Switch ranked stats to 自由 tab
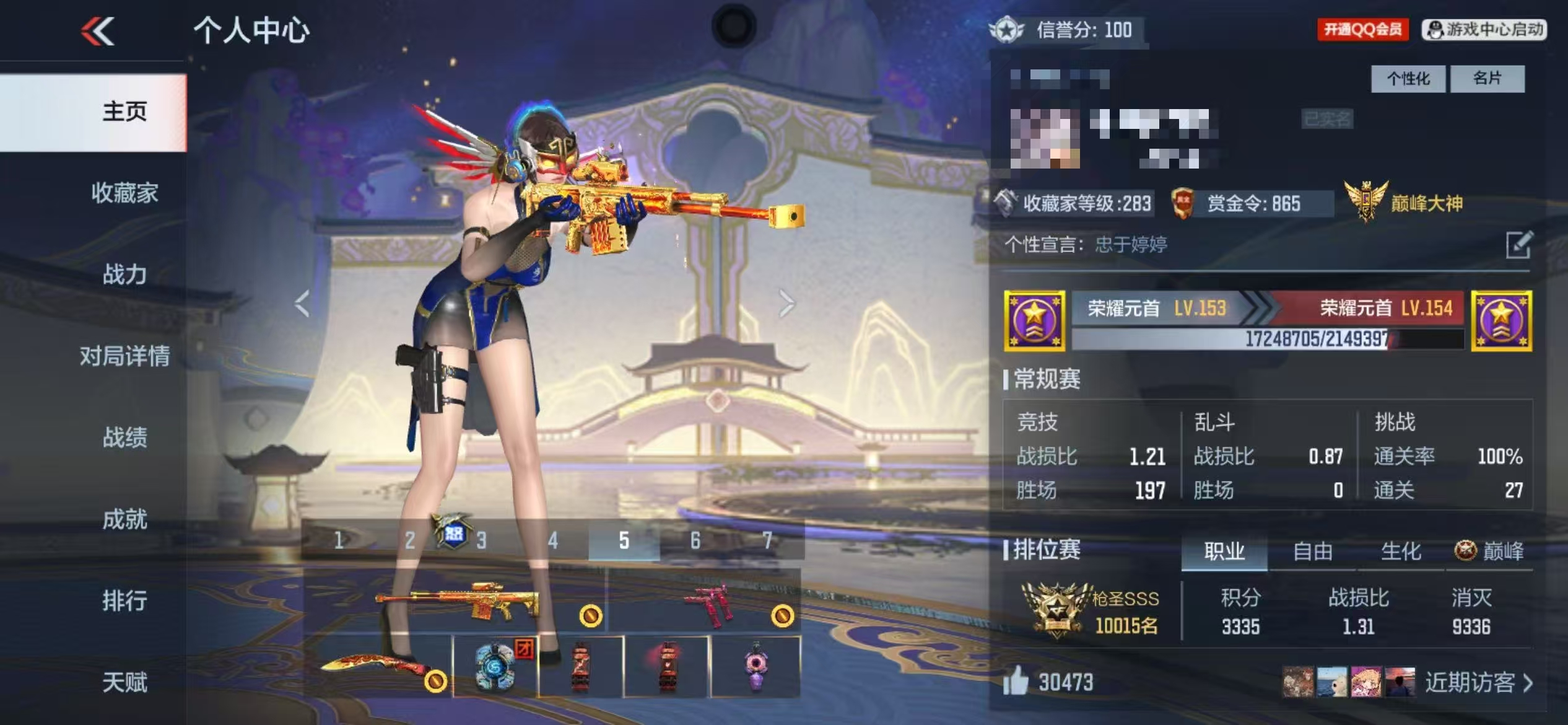Screen dimensions: 1568x725 (1312, 551)
